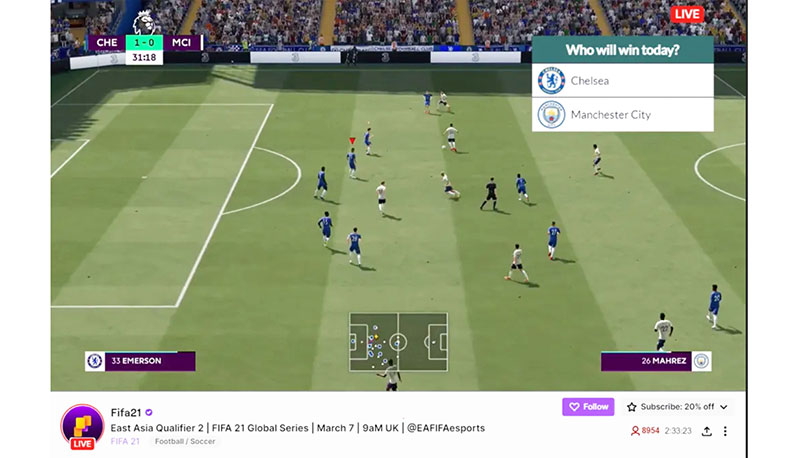Open the Fifa21 channel avatar
The width and height of the screenshot is (800, 458).
pos(82,424)
